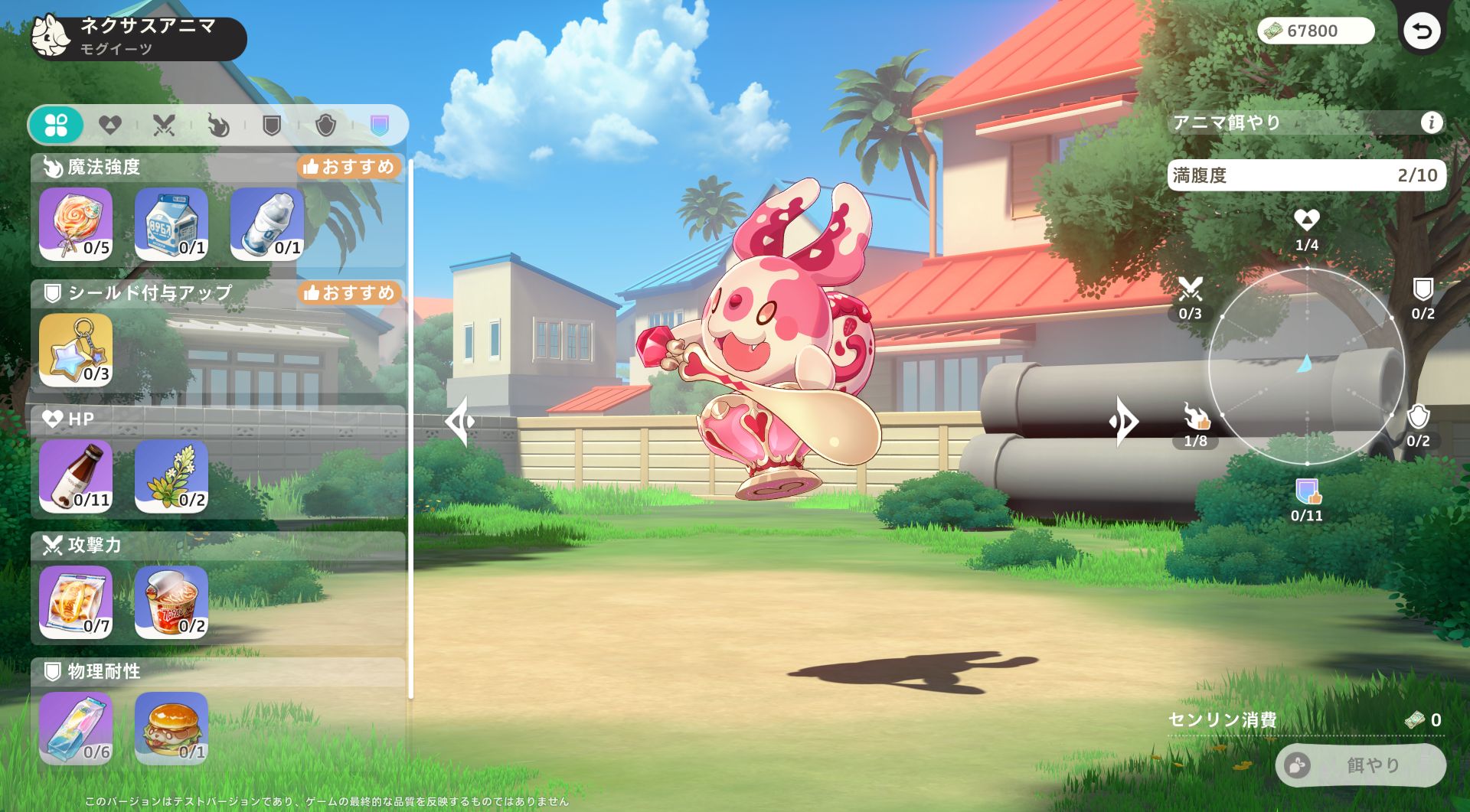Choose the star keychain shield item
The image size is (1470, 812).
(x=76, y=351)
